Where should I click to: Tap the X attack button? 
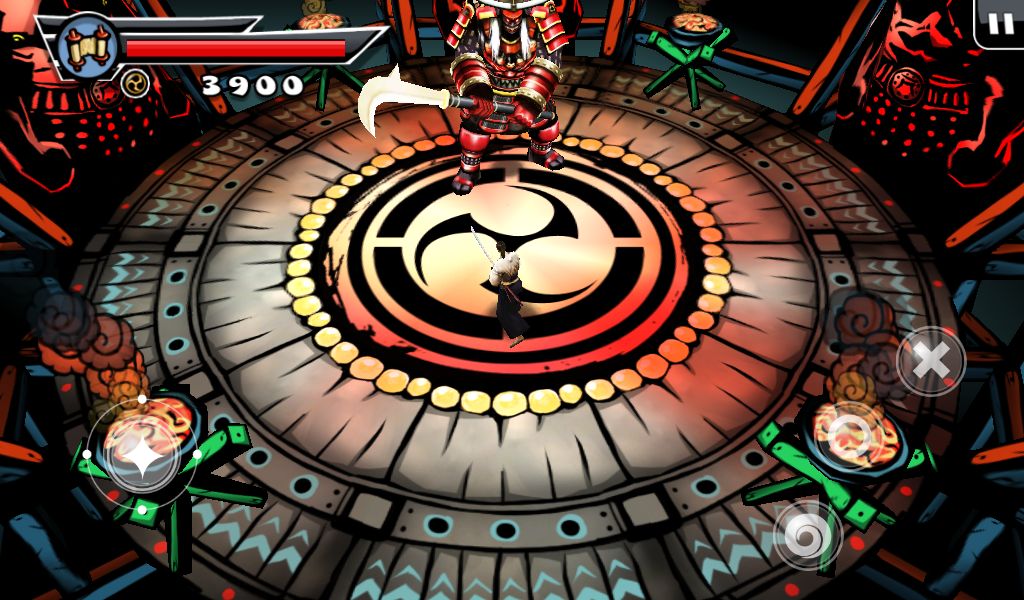point(931,361)
